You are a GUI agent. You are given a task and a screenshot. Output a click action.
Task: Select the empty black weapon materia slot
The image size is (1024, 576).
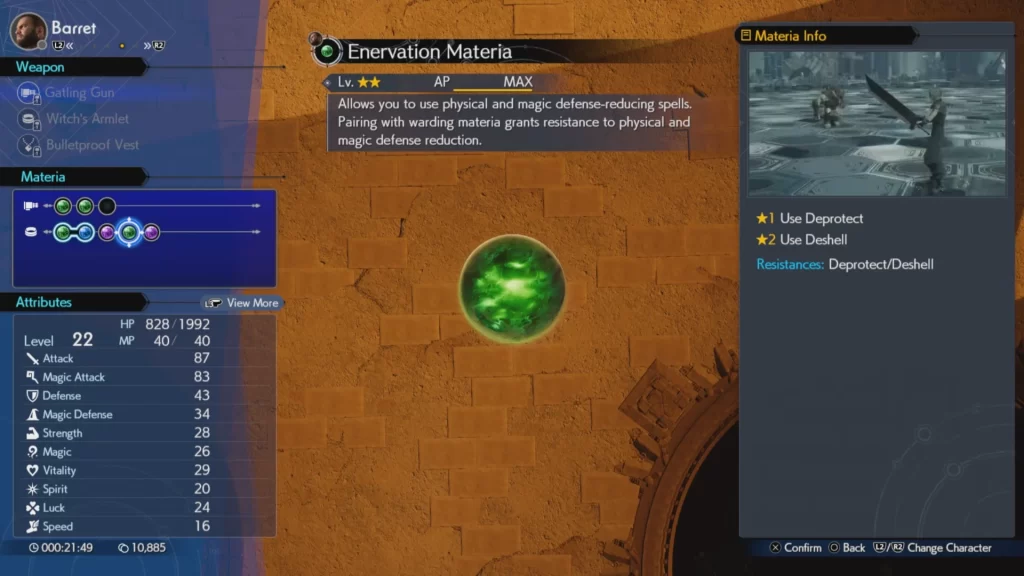coord(107,207)
